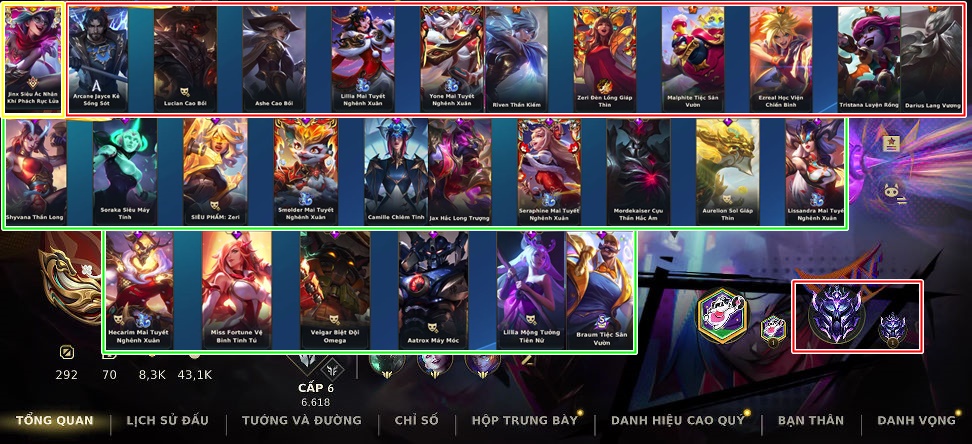Select the Shyvana Thần Long skin card
Image resolution: width=972 pixels, height=444 pixels.
pos(36,172)
